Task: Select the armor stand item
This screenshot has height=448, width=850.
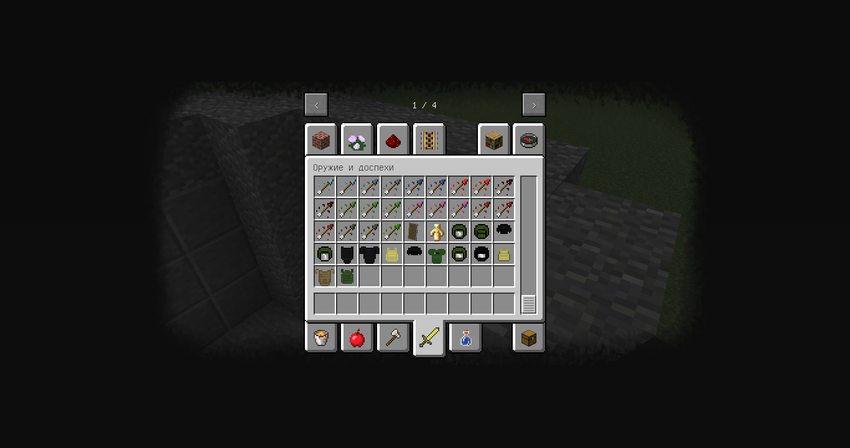Action: [437, 231]
